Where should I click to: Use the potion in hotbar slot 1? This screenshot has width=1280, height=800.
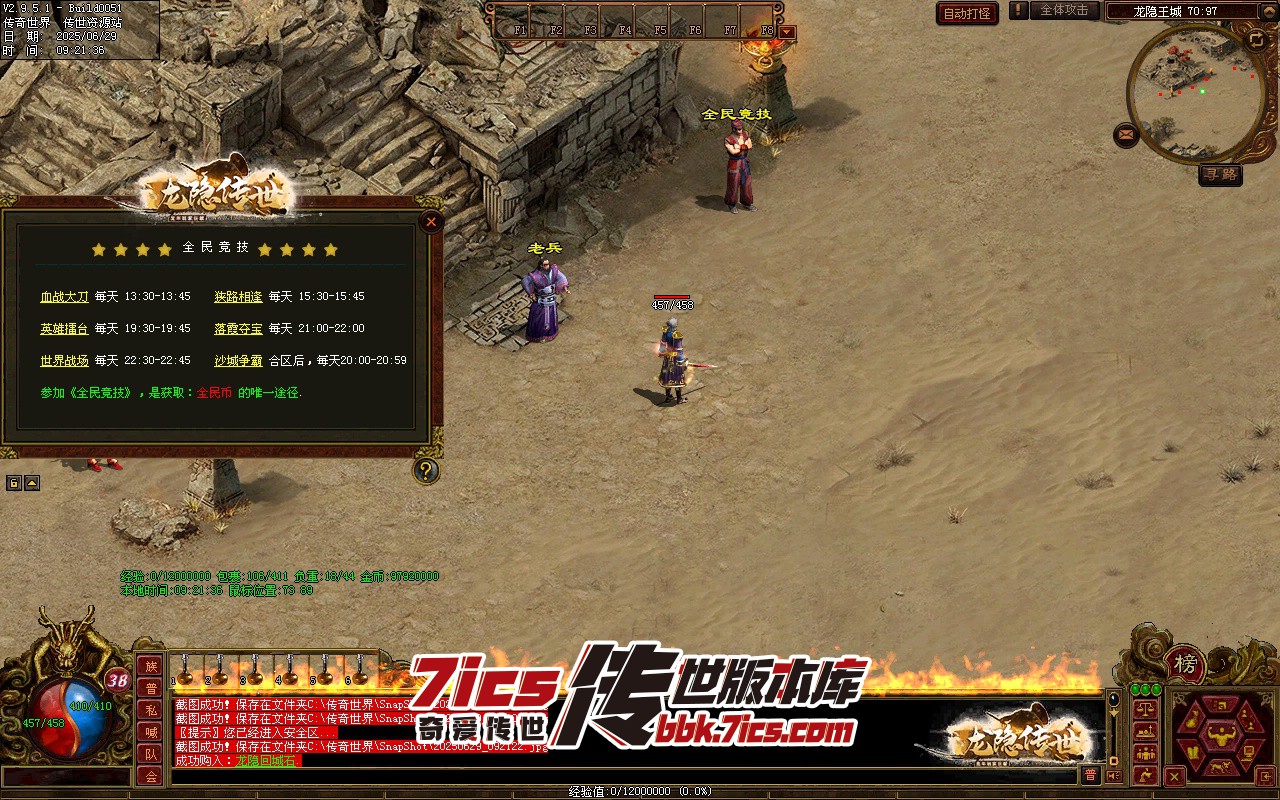pyautogui.click(x=185, y=668)
